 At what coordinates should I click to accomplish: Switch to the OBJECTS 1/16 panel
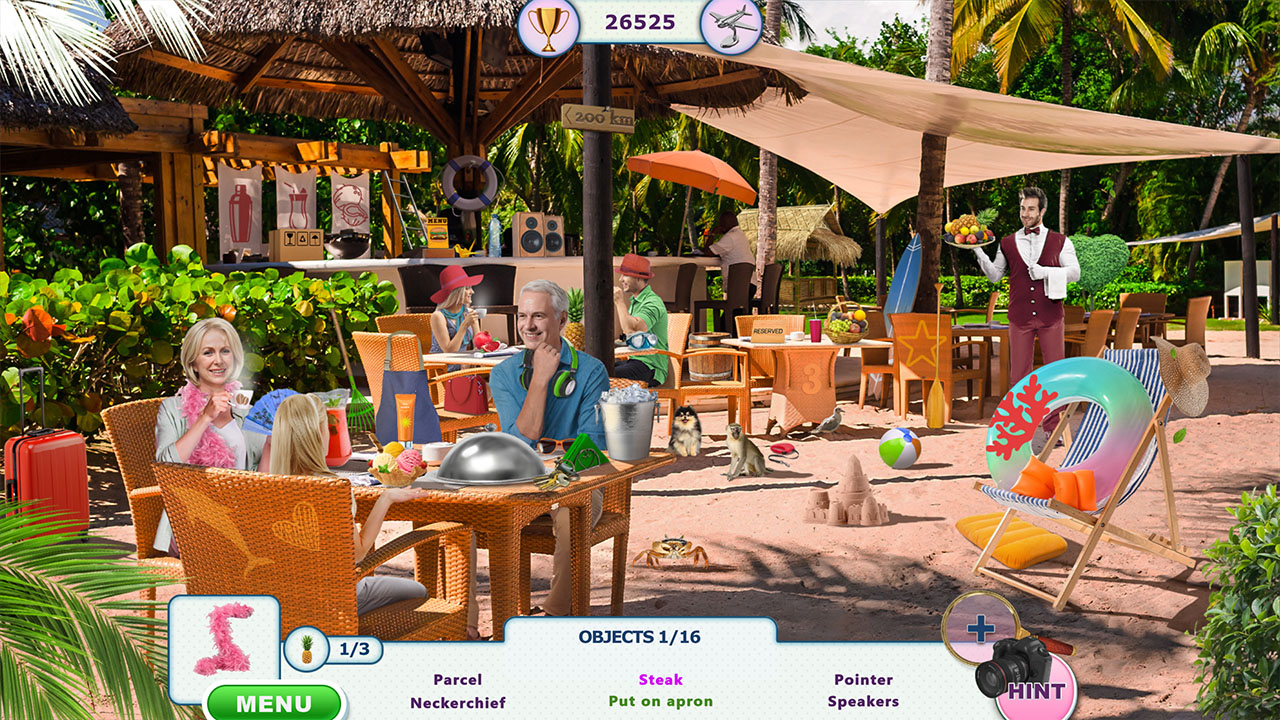click(640, 634)
